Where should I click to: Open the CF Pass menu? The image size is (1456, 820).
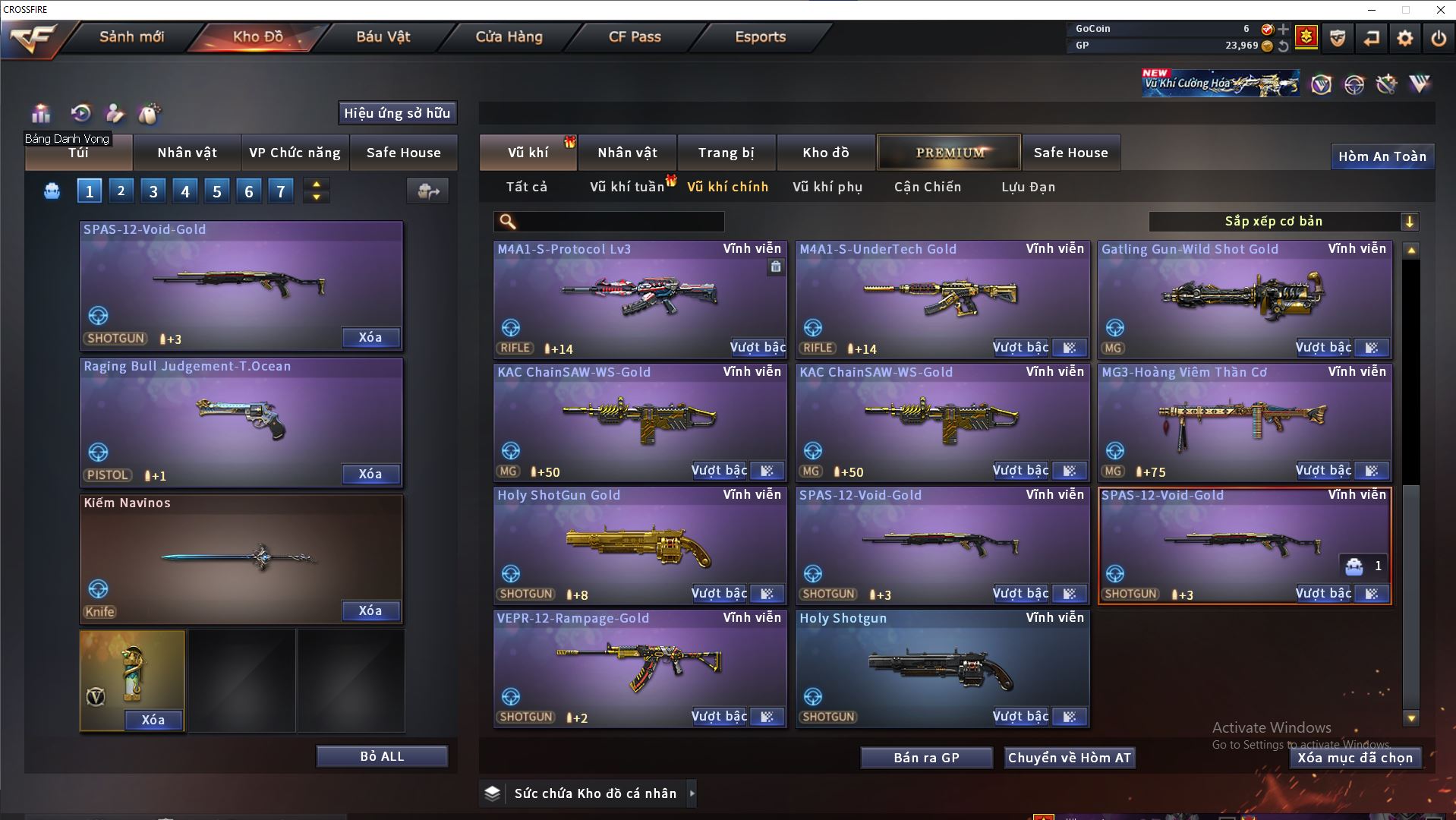(635, 36)
